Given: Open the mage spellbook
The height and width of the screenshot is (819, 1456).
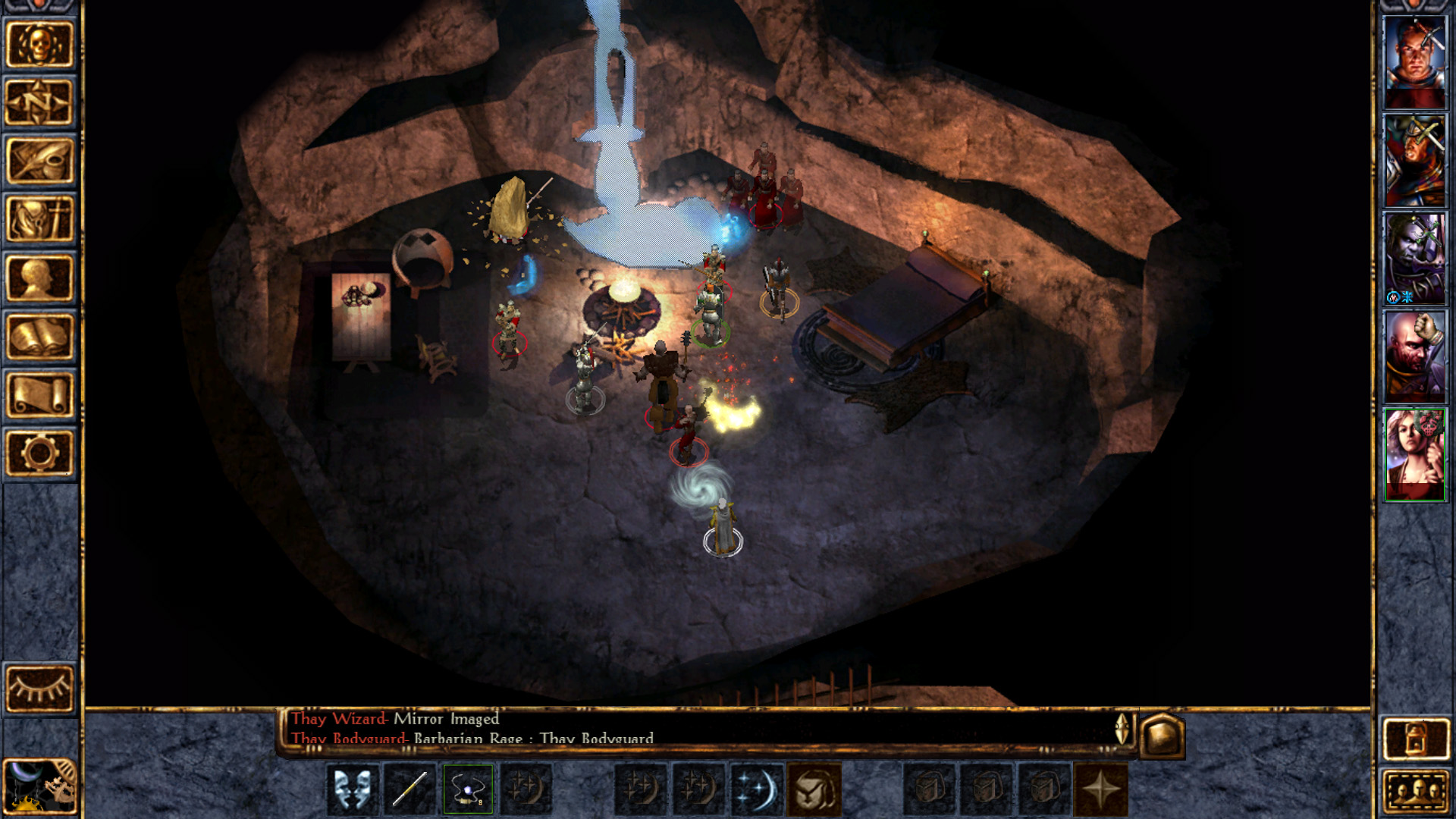Looking at the screenshot, I should [x=39, y=336].
